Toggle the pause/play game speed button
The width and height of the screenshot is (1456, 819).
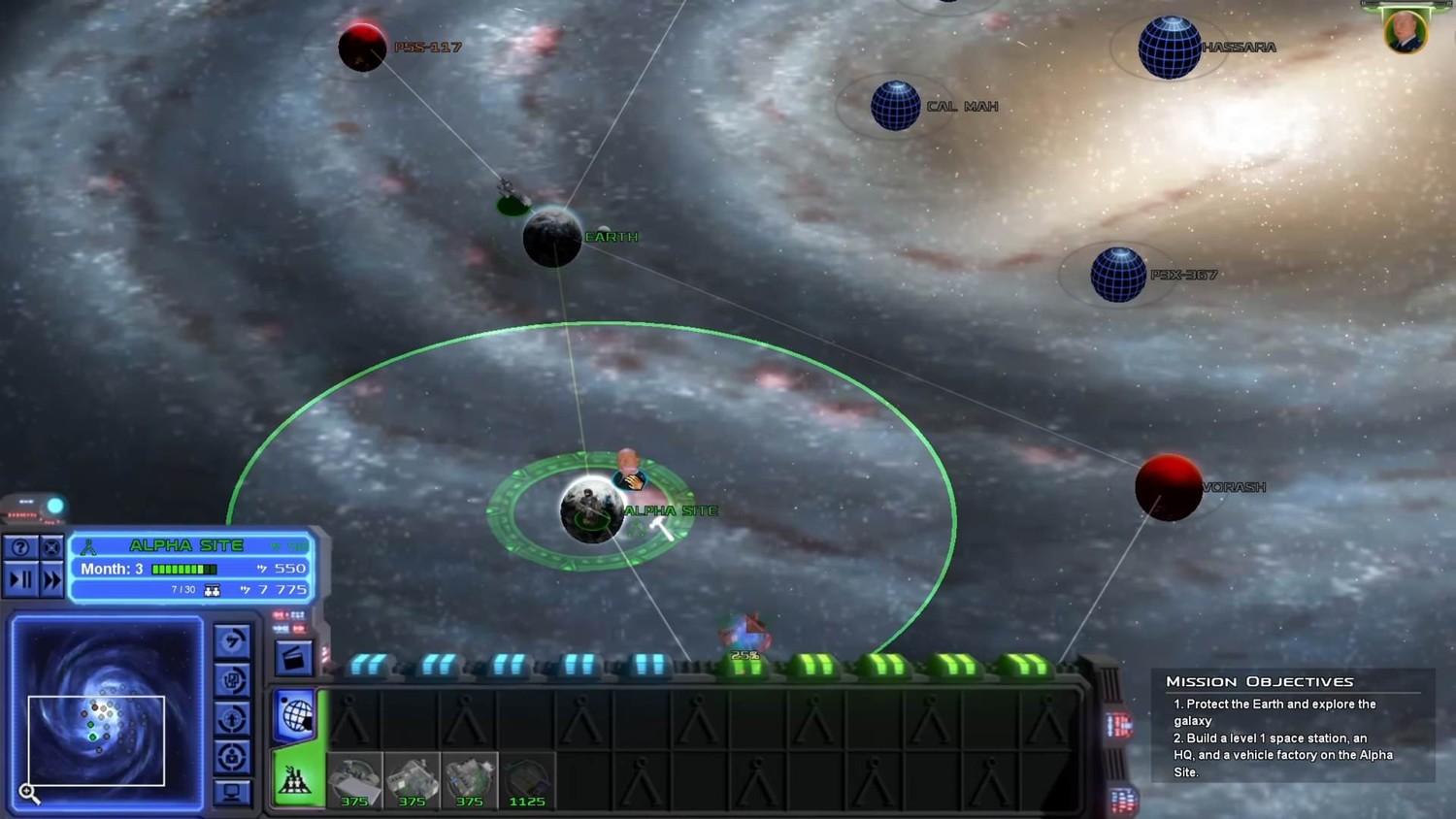pos(20,580)
